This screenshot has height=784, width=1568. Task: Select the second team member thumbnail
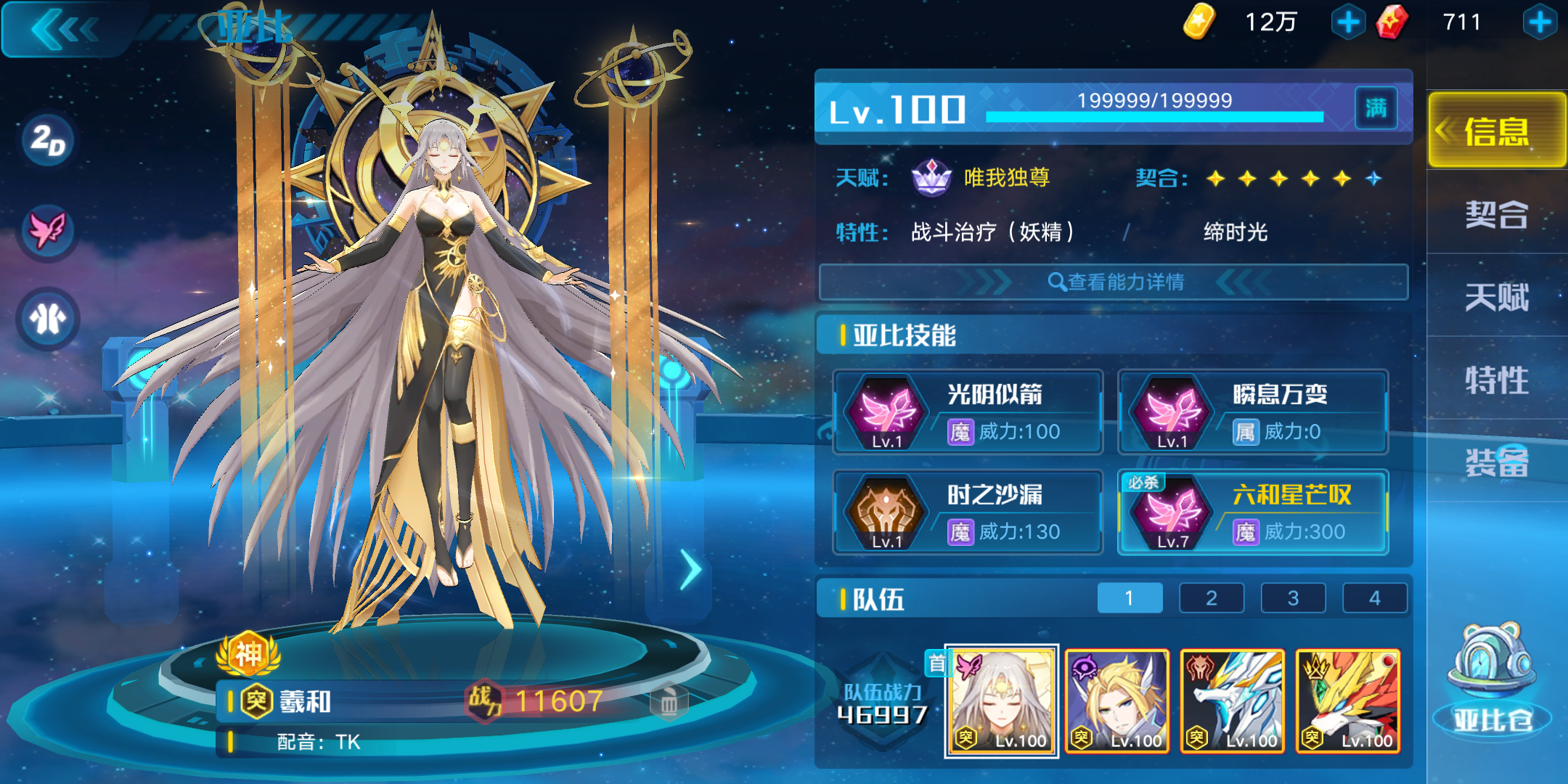click(x=1118, y=701)
